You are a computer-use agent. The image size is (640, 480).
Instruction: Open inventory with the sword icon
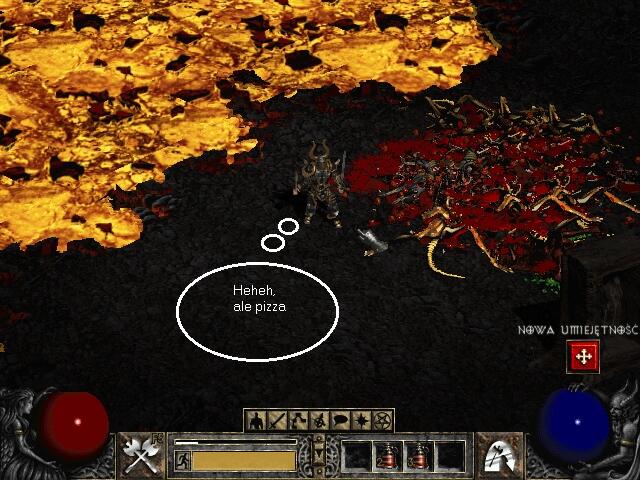[277, 421]
